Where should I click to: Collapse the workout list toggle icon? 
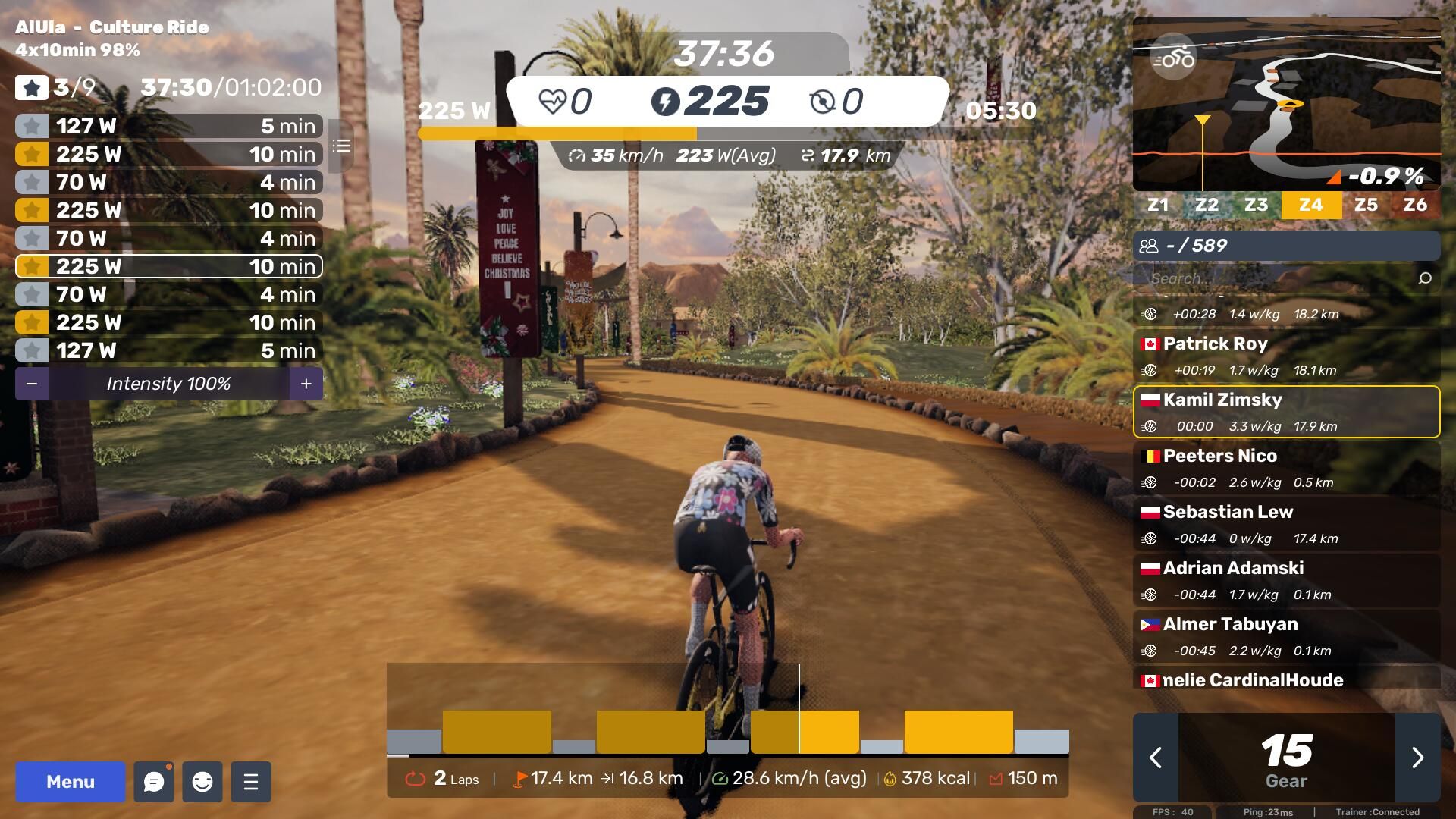pos(341,146)
